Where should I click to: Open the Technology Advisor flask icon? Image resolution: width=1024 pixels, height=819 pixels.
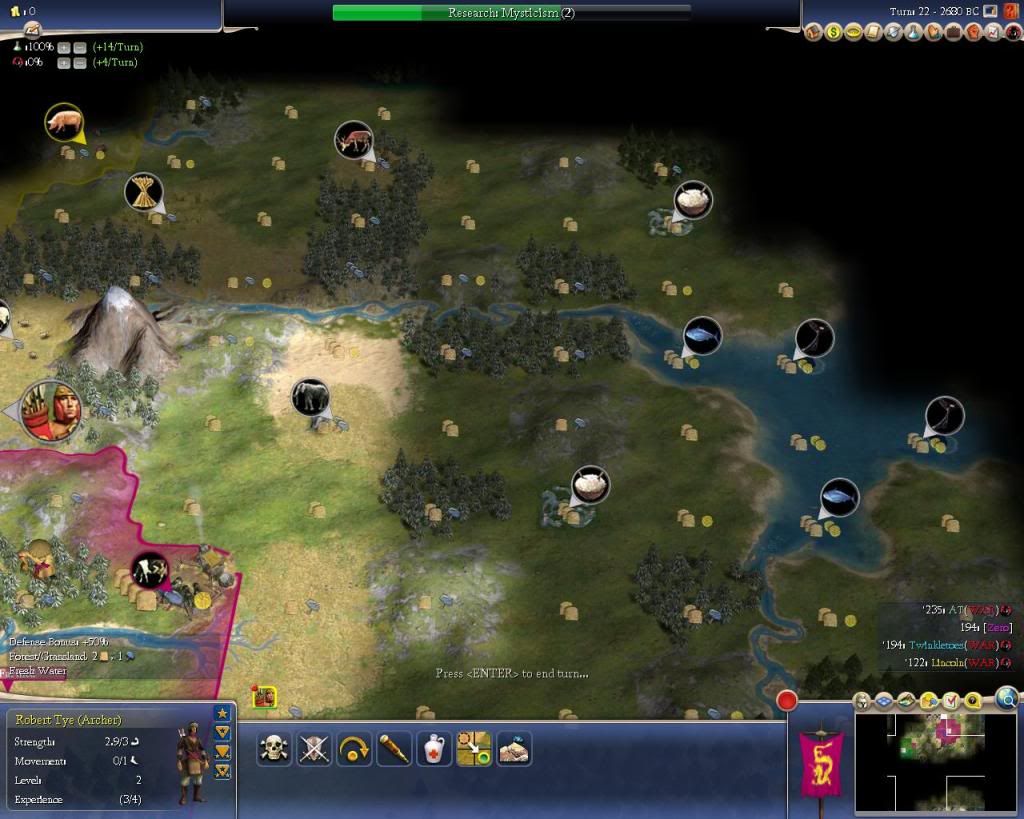[914, 32]
